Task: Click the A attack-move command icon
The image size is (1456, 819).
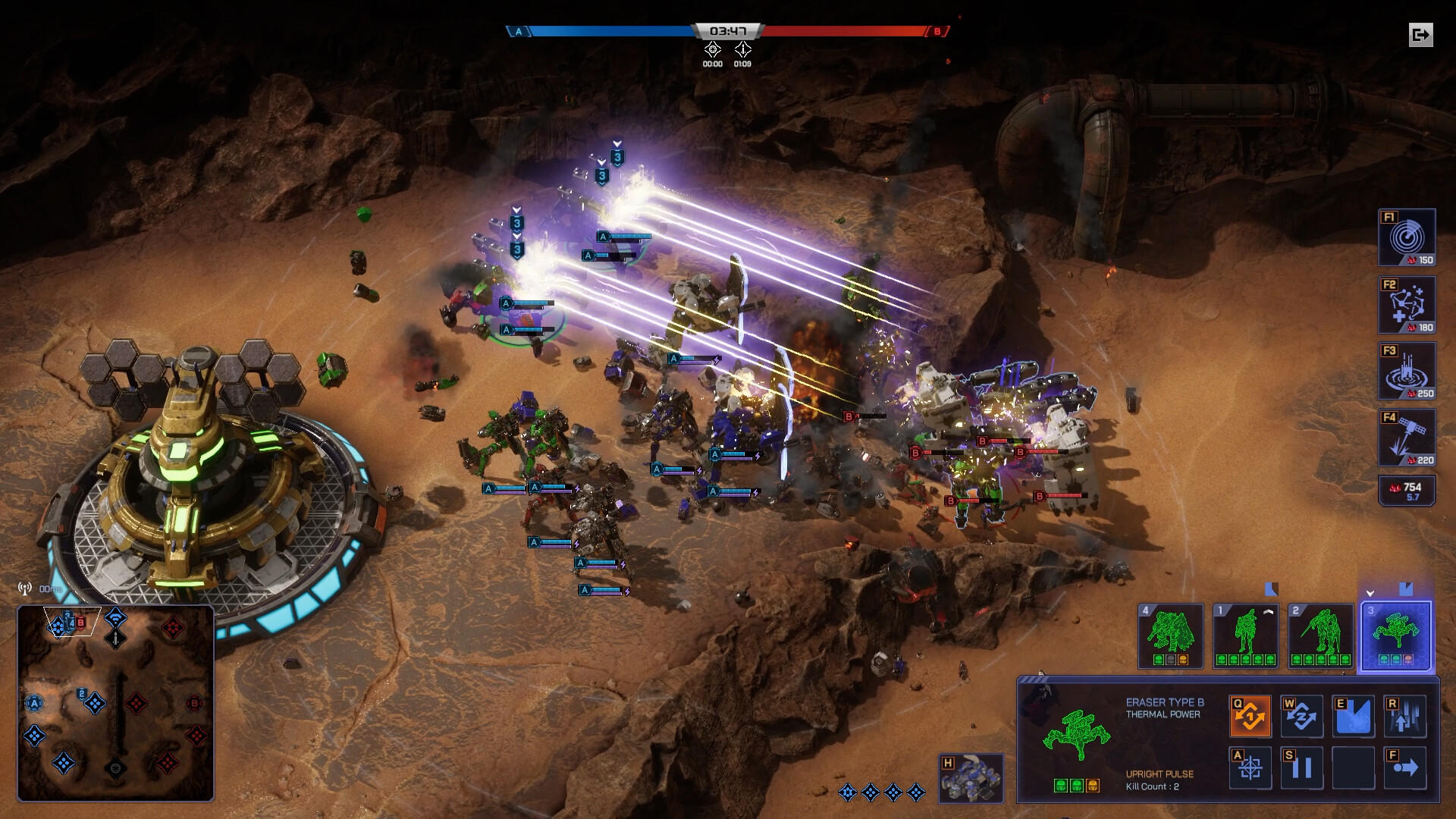Action: [1250, 768]
